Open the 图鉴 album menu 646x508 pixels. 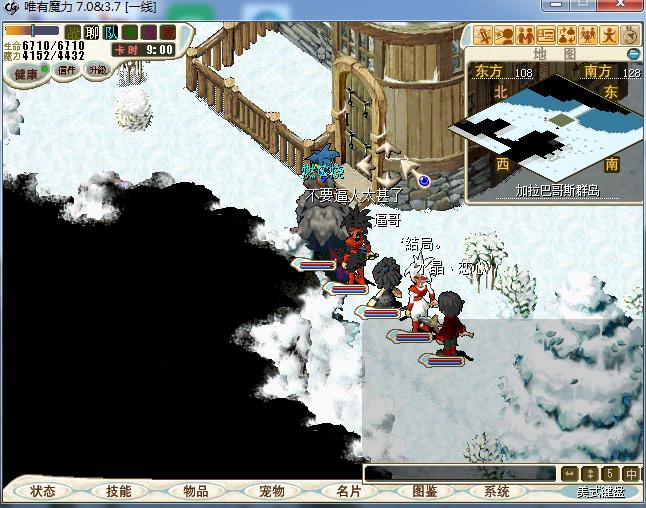(424, 491)
